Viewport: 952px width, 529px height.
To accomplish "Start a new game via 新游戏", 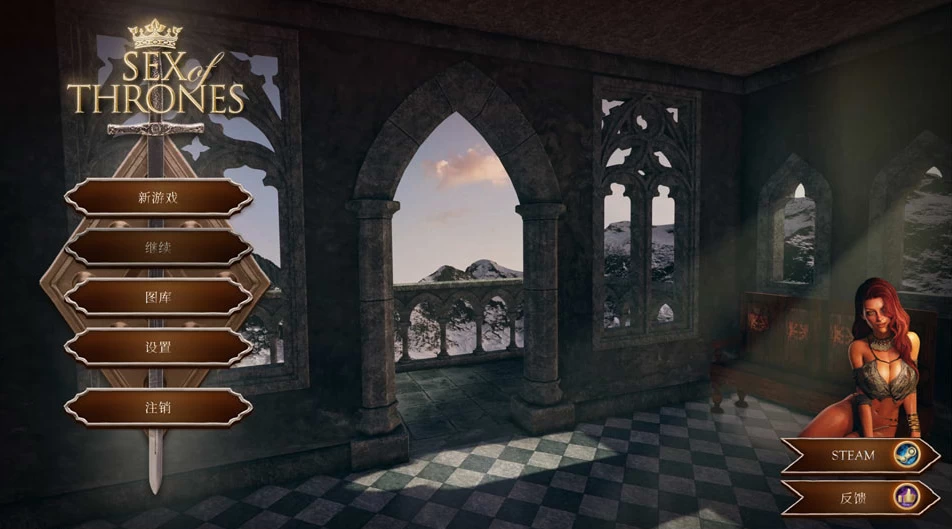I will [x=158, y=197].
